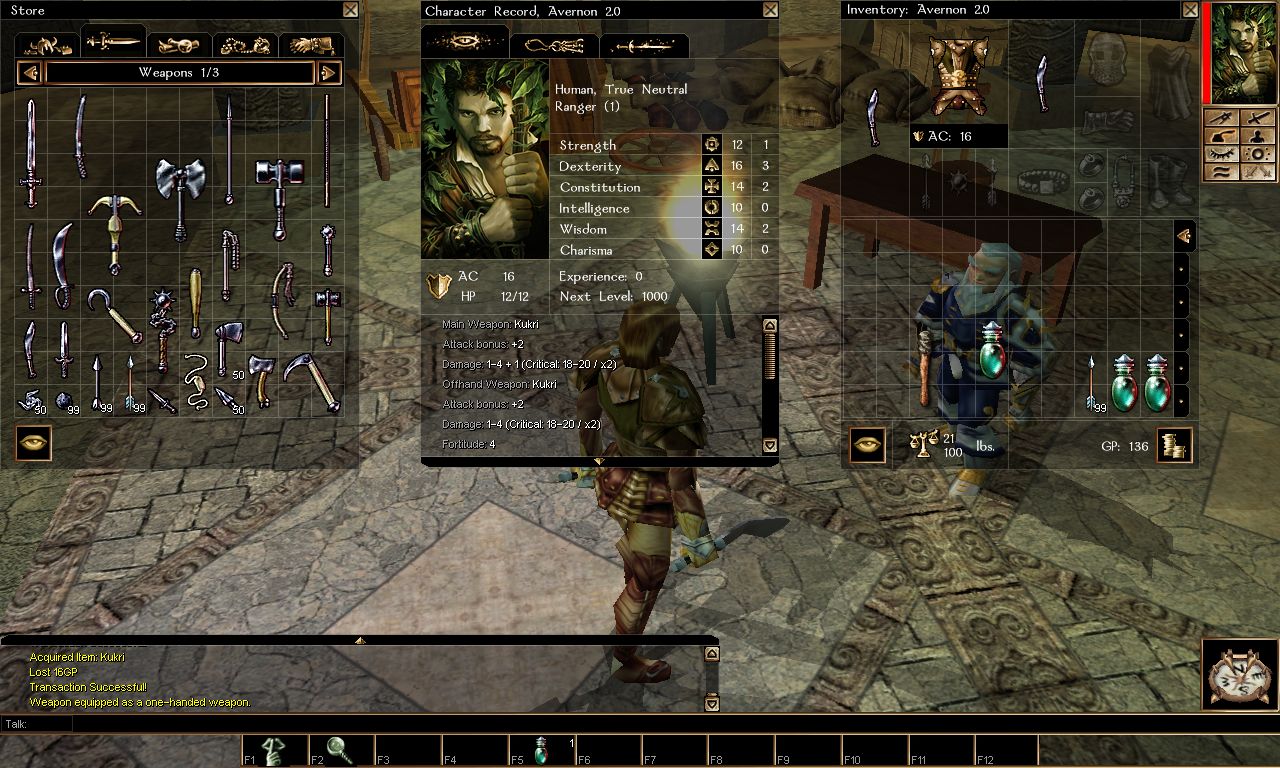
Task: Switch to the store's armor tab
Action: [48, 44]
